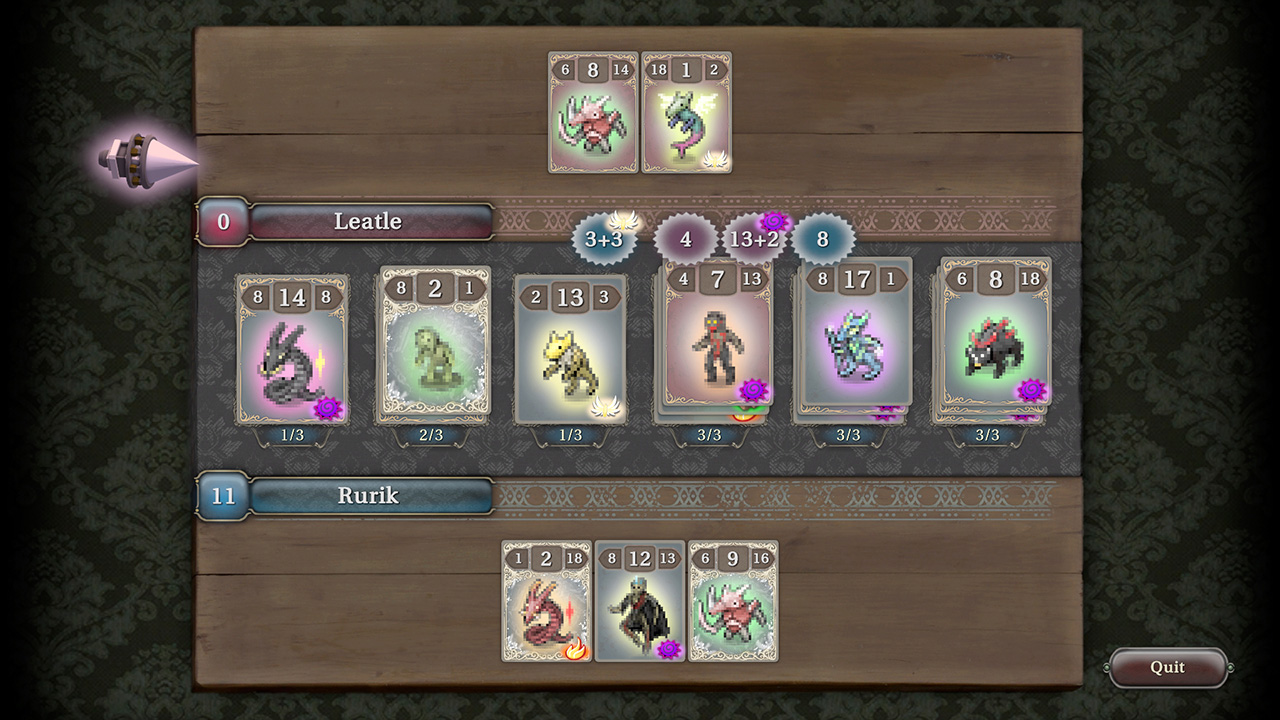Image resolution: width=1280 pixels, height=720 pixels.
Task: Choose the pink crab card valued 9
Action: click(733, 602)
